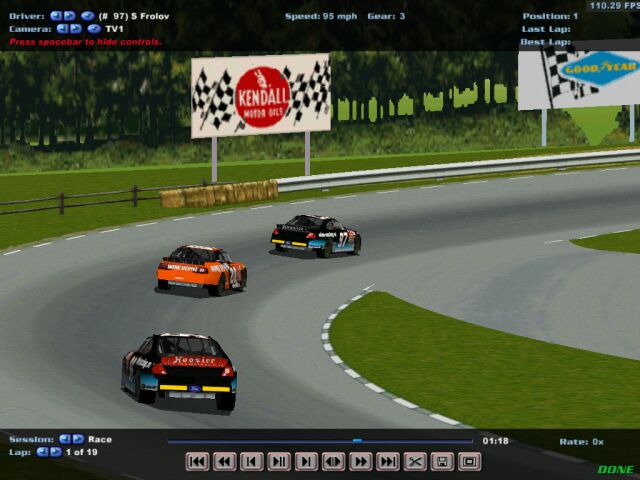Screen dimensions: 640x480
Task: Go to the previous session
Action: click(65, 439)
